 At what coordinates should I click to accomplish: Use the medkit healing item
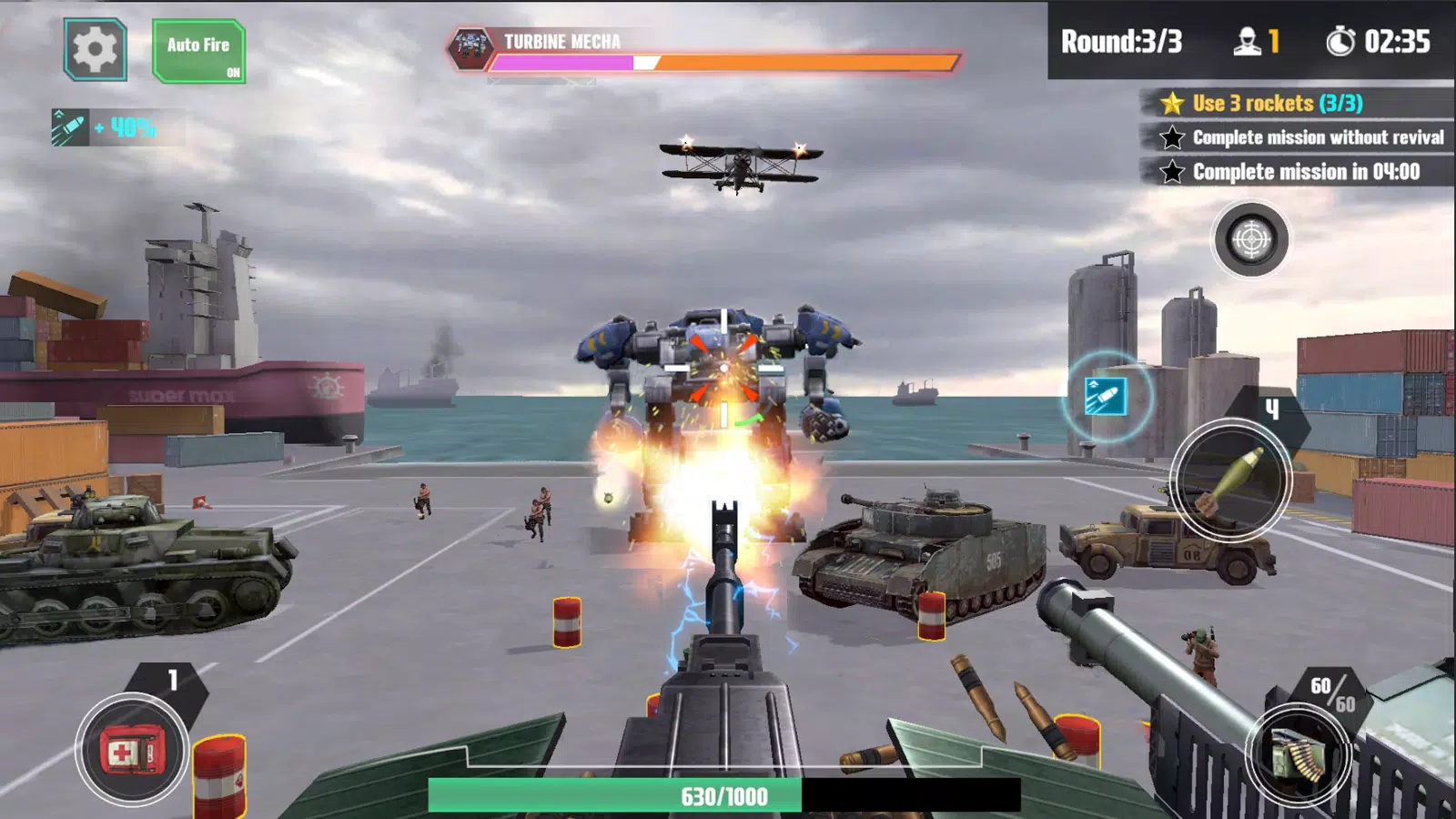point(133,752)
